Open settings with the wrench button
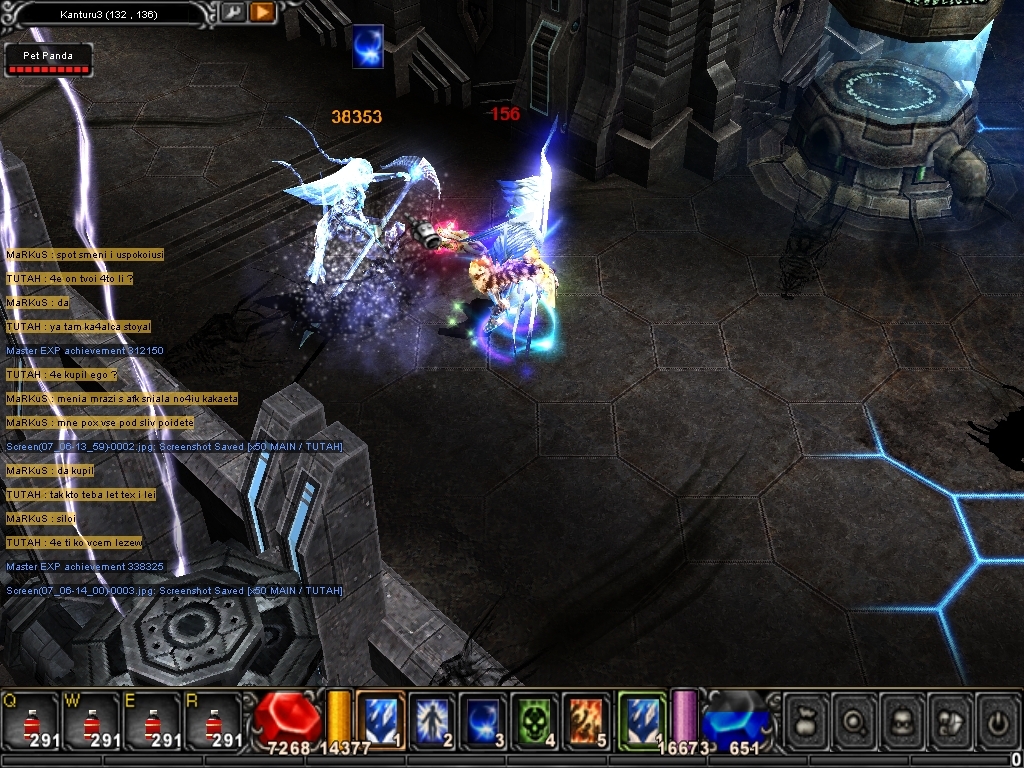Viewport: 1024px width, 768px height. 232,12
